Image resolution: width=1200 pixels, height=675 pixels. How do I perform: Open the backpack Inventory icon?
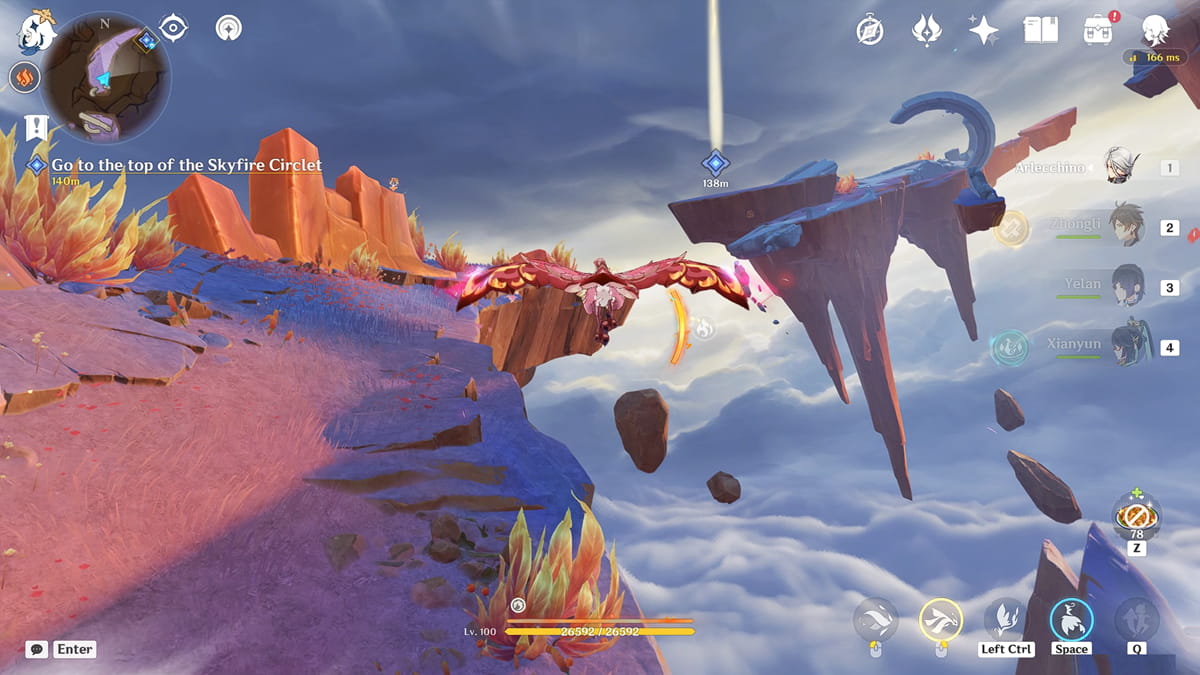click(1098, 30)
